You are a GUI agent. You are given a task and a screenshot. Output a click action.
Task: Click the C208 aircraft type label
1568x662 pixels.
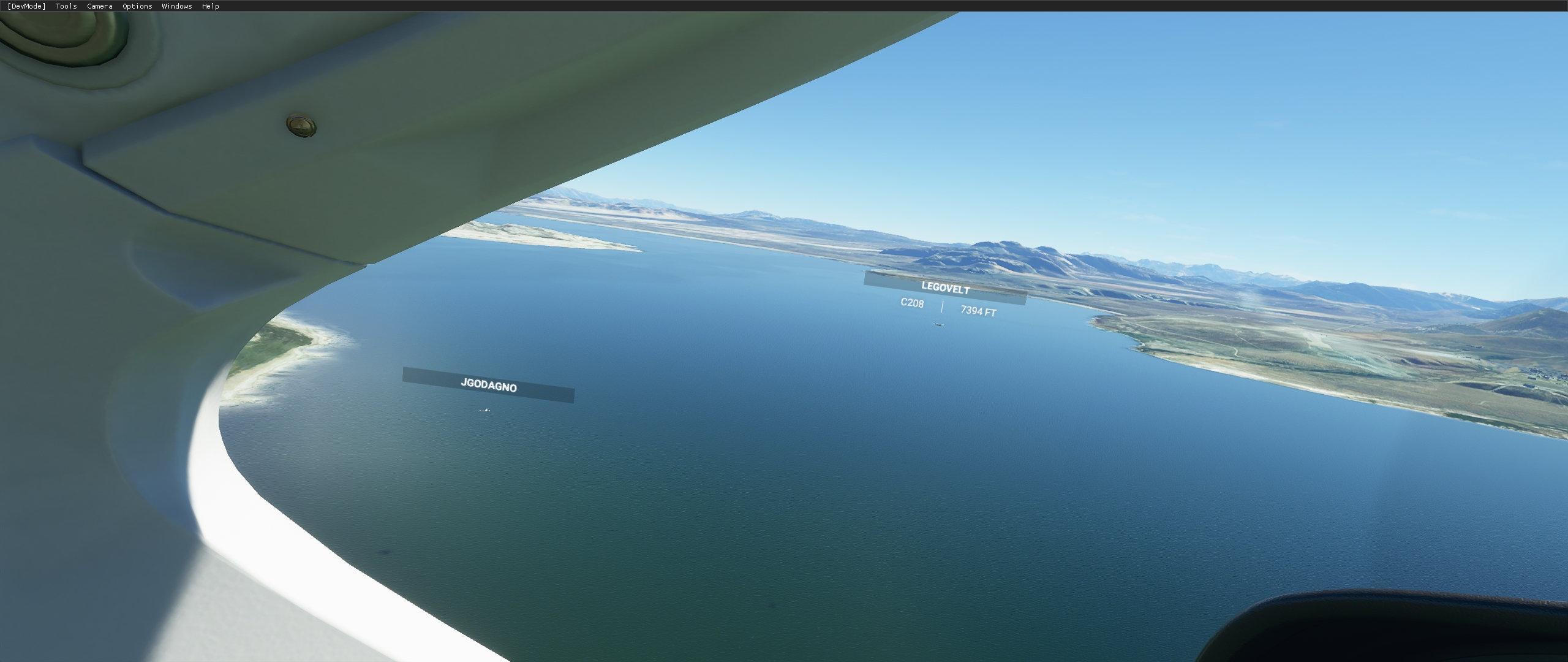click(912, 304)
